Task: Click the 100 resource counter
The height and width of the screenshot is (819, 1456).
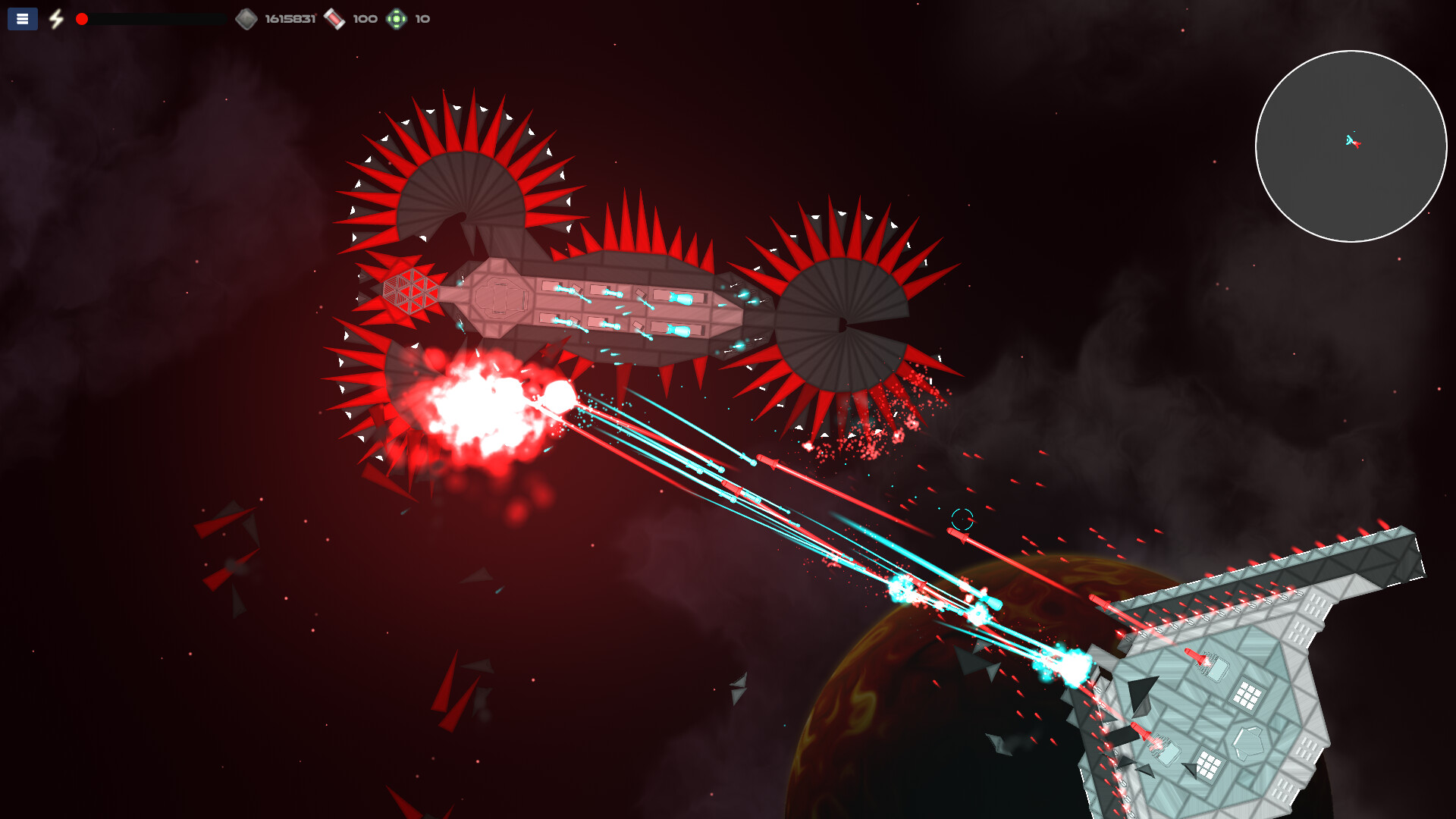Action: pyautogui.click(x=364, y=18)
